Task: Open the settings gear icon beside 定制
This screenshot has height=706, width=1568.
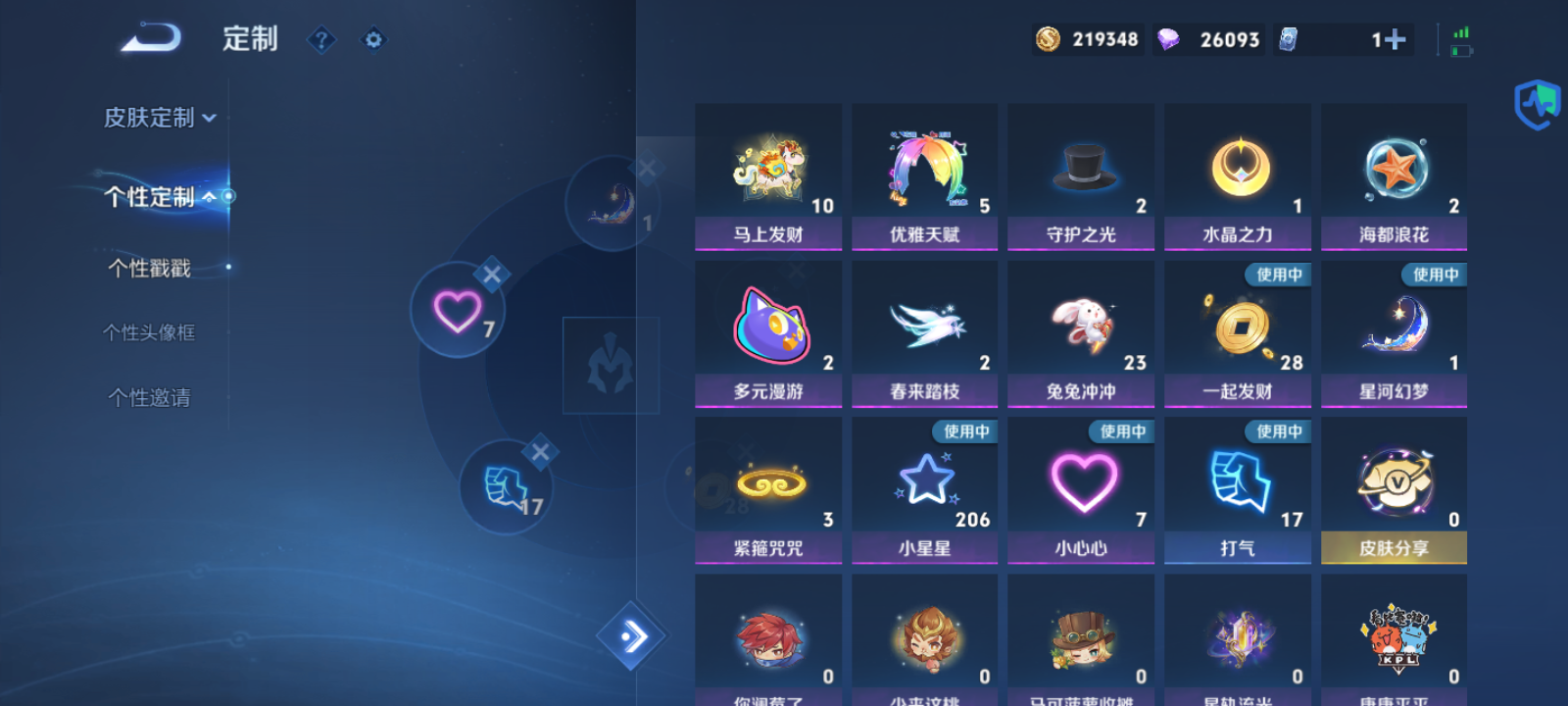Action: (x=373, y=39)
